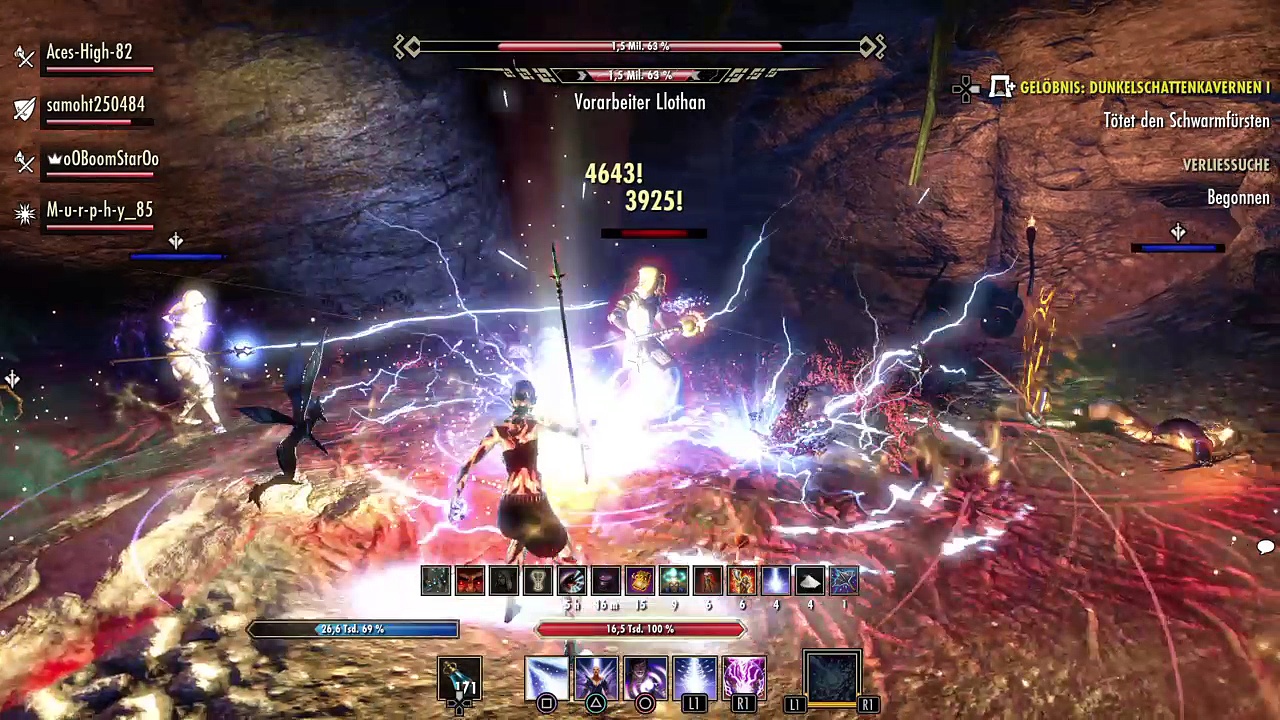Inspect the hooded figure buff icon

coord(504,580)
